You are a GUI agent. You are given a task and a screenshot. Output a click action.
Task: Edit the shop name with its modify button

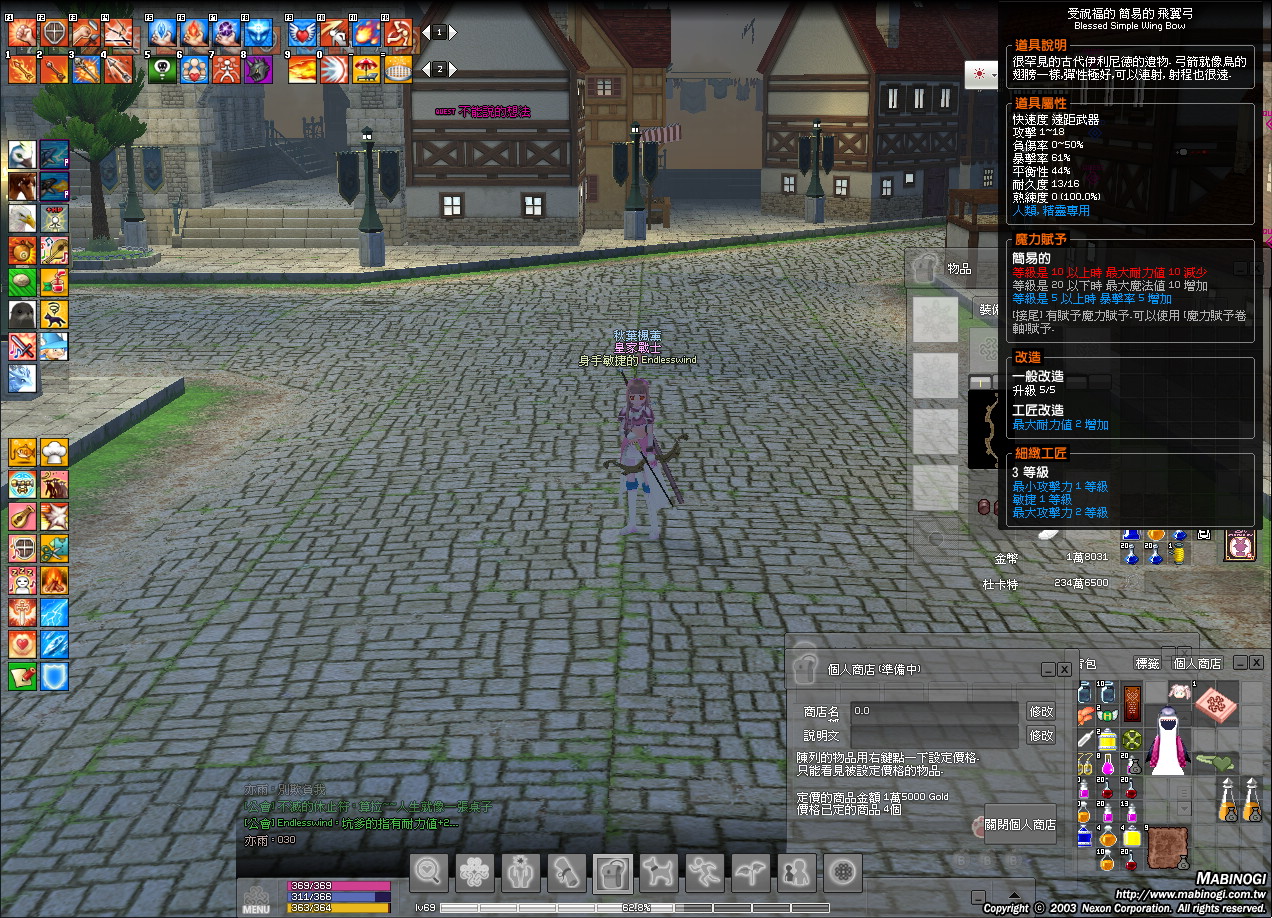[x=1041, y=711]
